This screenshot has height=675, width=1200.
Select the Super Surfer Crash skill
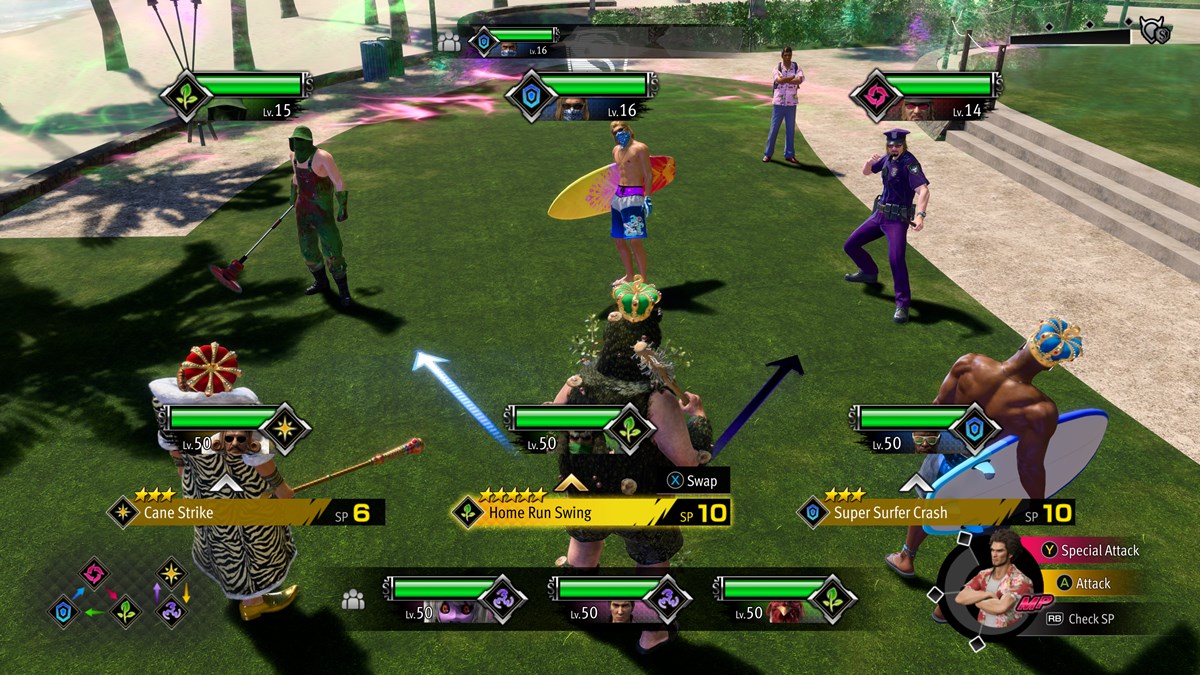click(935, 513)
